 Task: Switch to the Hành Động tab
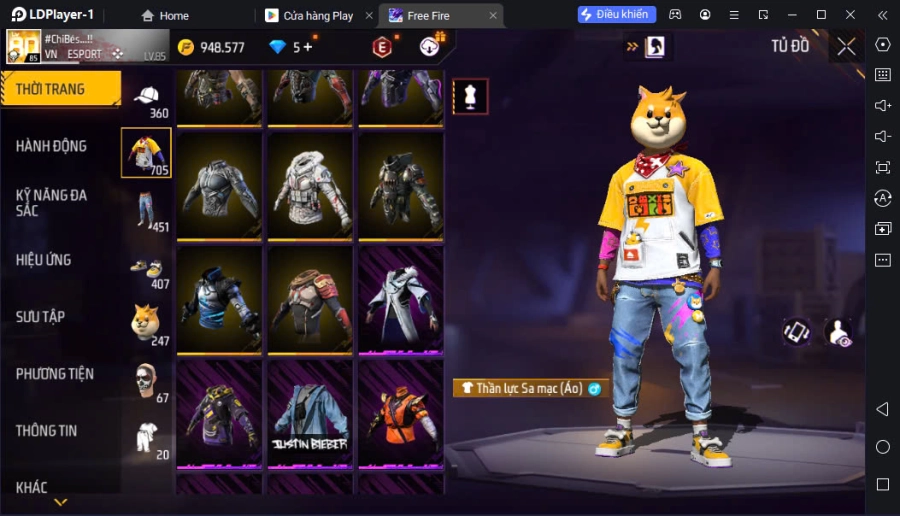point(52,146)
